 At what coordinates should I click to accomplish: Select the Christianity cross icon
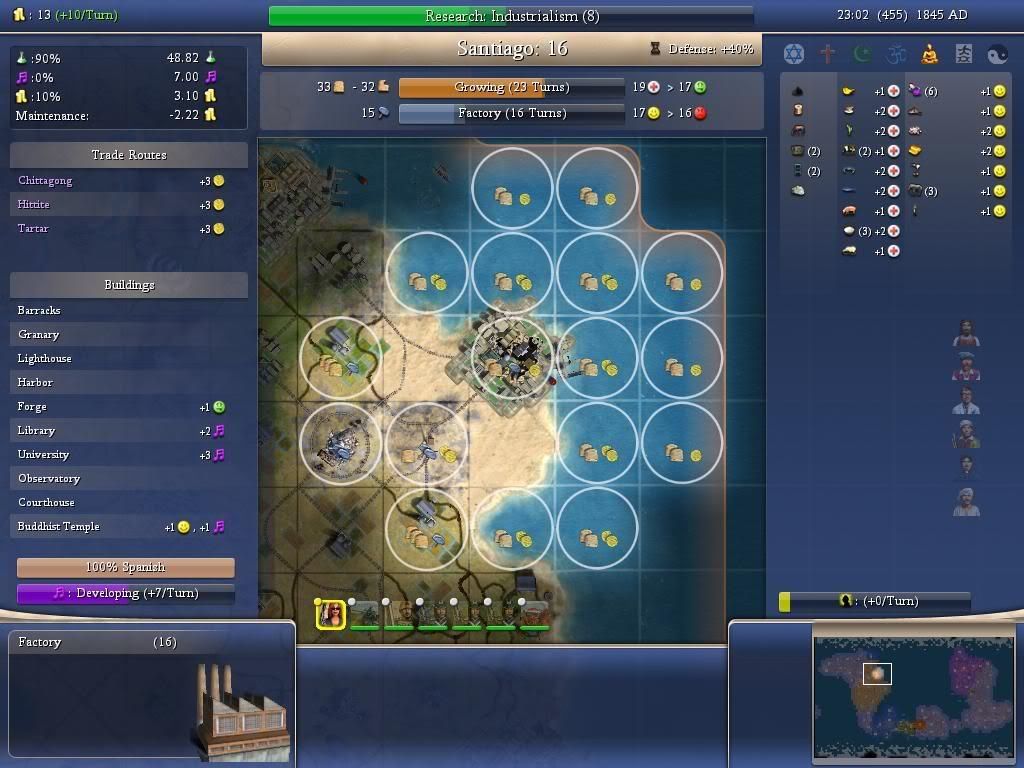point(828,53)
